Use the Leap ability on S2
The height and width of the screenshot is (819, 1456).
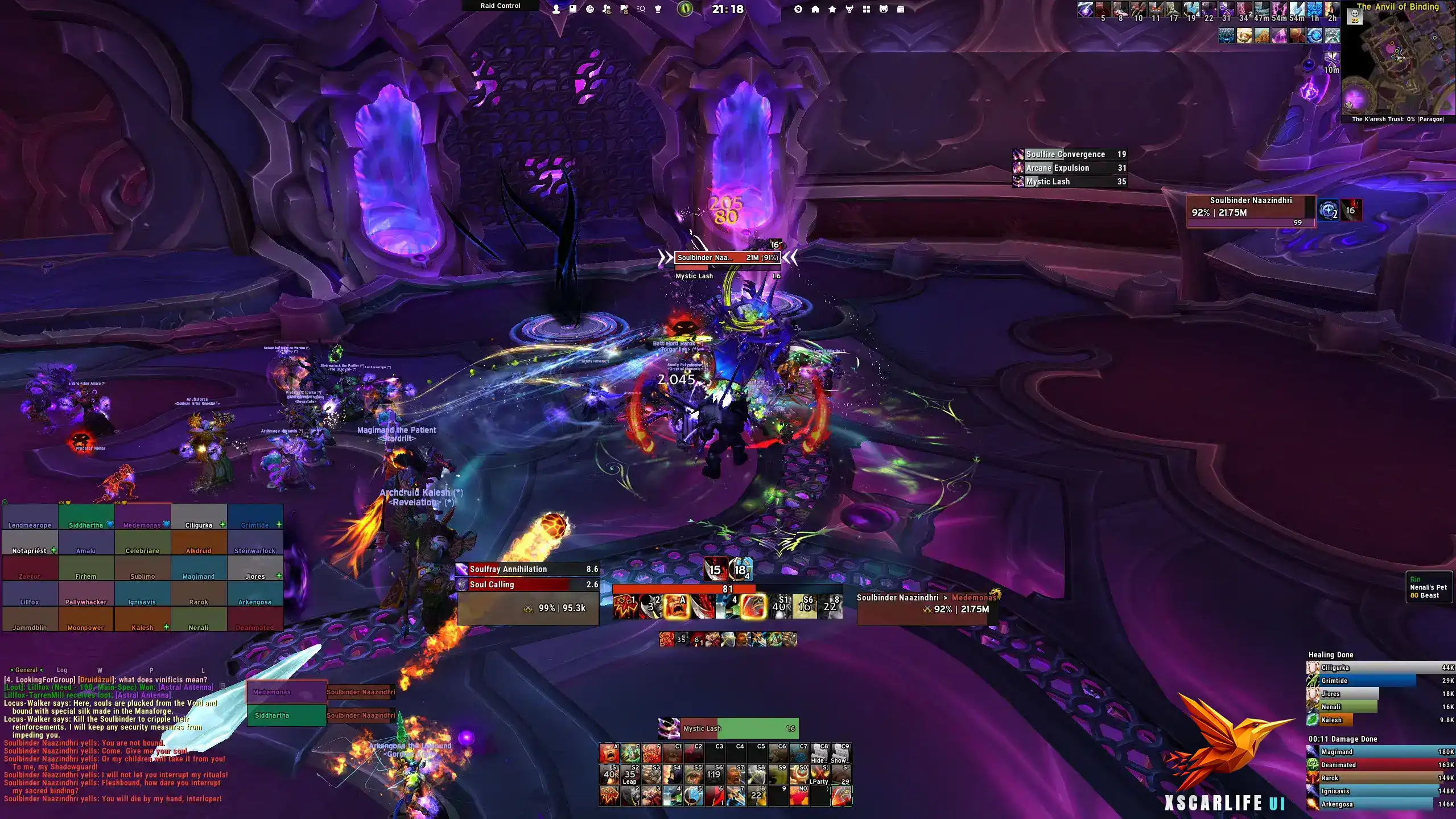click(x=630, y=775)
